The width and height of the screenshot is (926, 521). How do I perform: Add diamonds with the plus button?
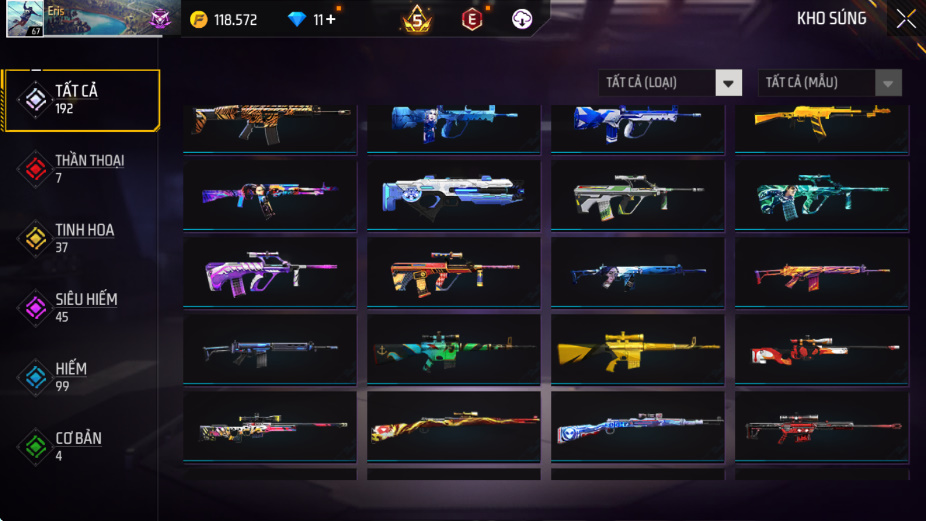coord(331,20)
